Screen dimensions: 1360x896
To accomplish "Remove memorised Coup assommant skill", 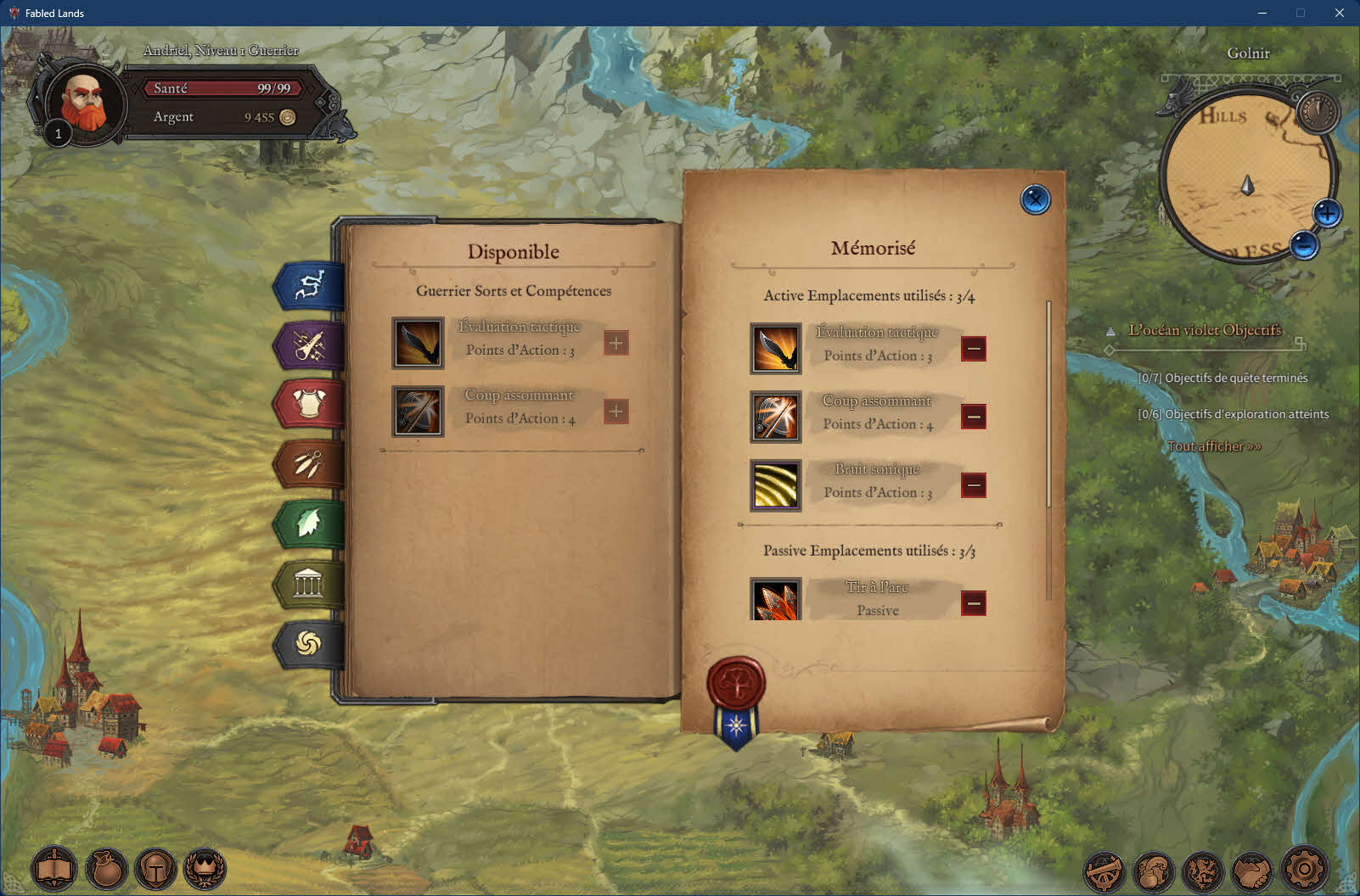I will (974, 417).
